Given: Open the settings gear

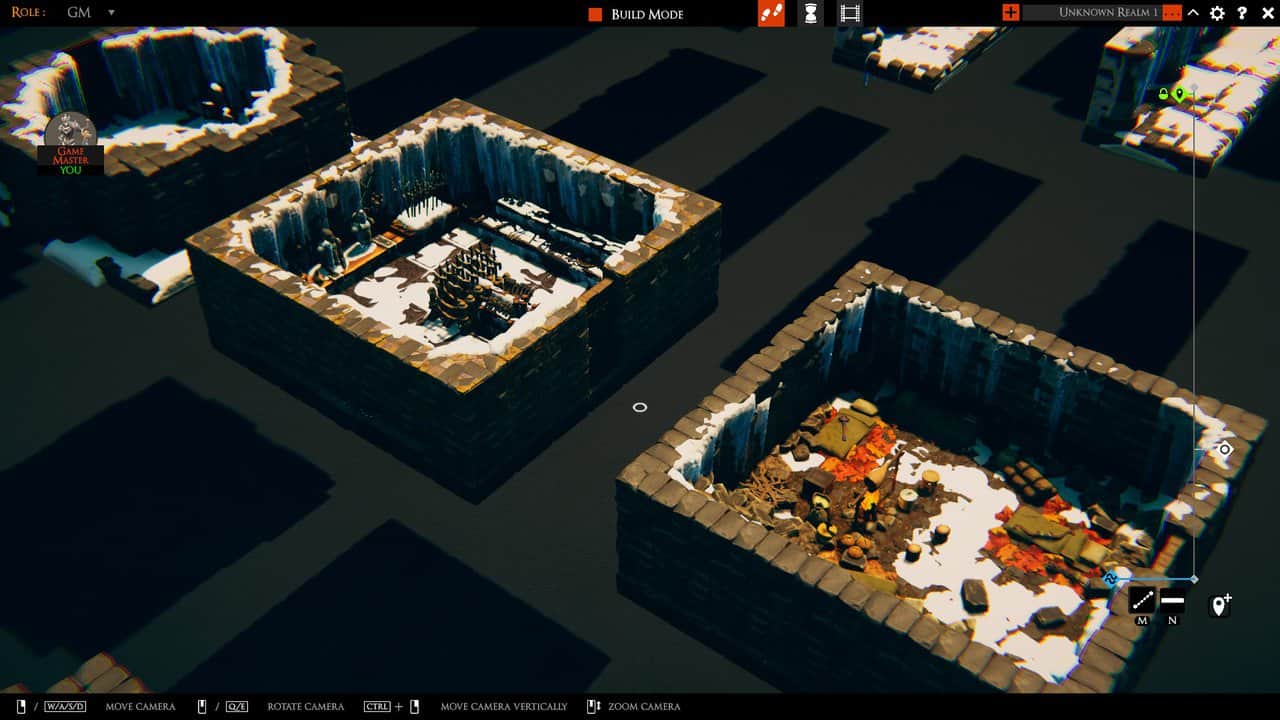Looking at the screenshot, I should [1216, 13].
